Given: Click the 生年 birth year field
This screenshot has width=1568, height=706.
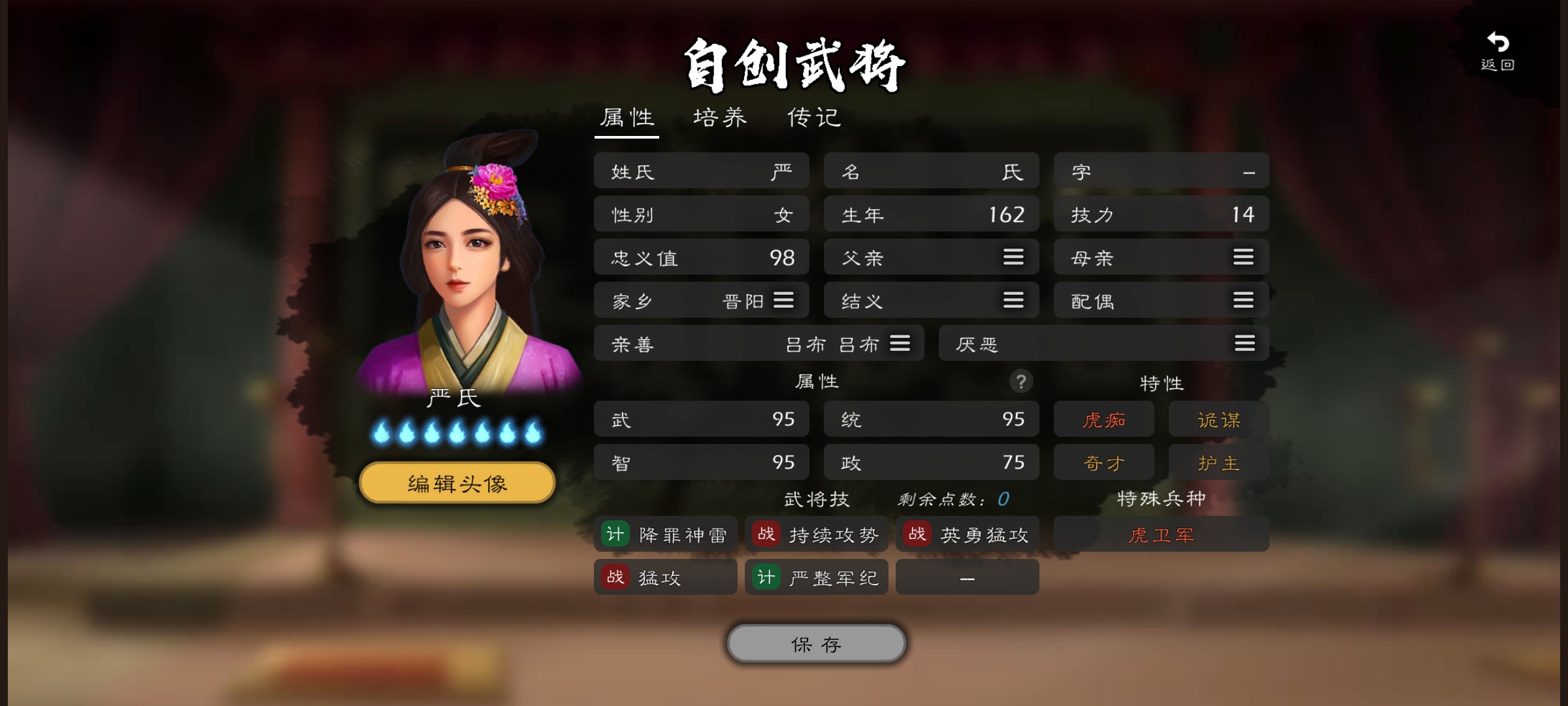Looking at the screenshot, I should click(x=931, y=214).
